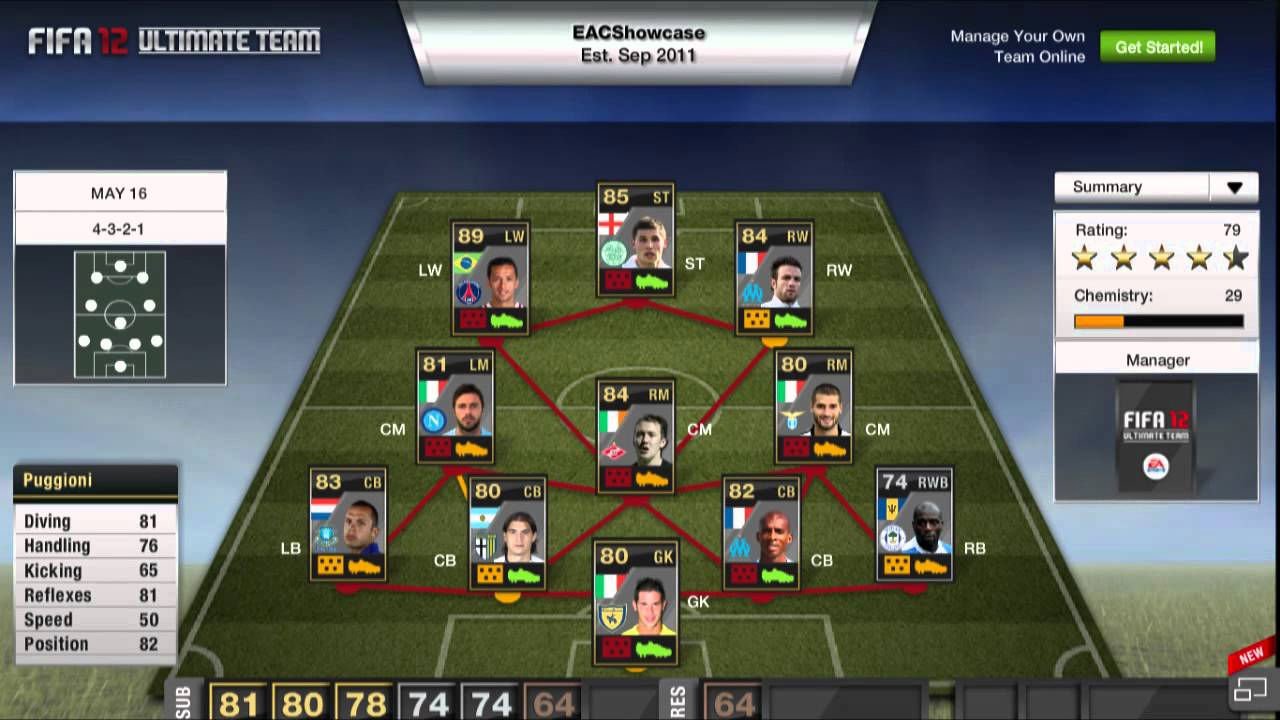Select the Manager panel header
This screenshot has width=1280, height=720.
coord(1156,359)
